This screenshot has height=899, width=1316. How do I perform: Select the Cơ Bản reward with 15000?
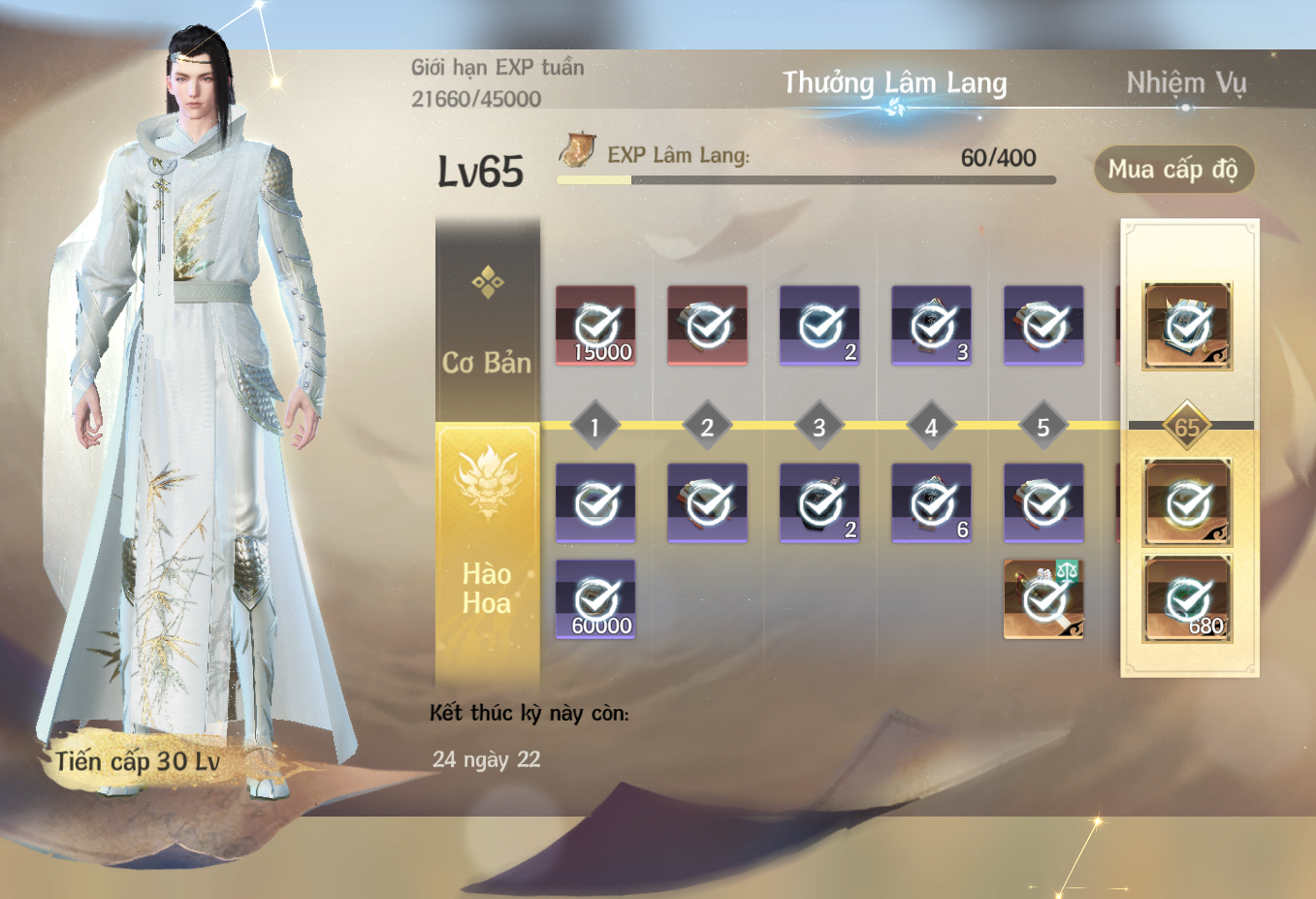click(x=595, y=326)
